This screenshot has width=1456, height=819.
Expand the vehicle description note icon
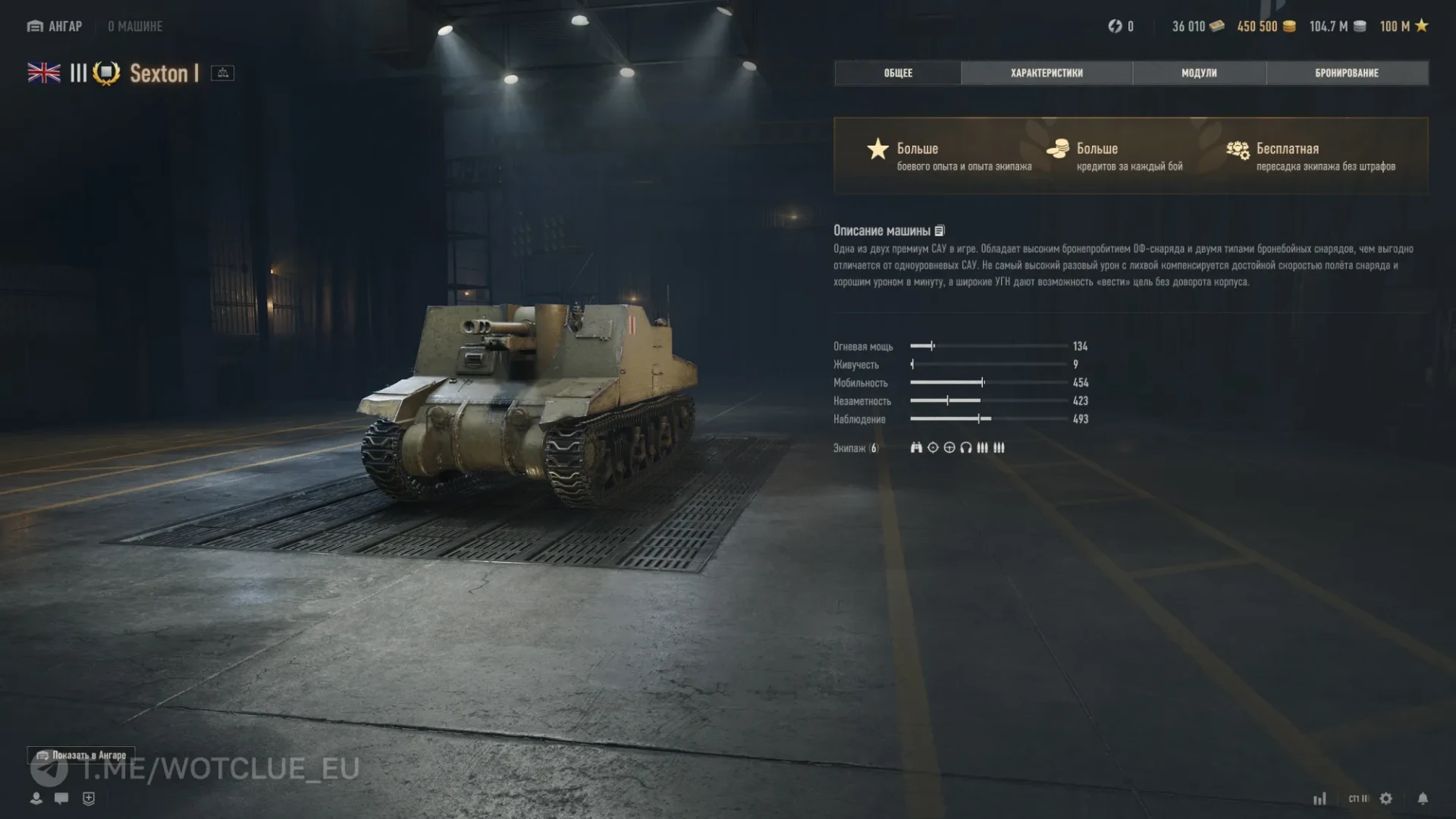[940, 231]
